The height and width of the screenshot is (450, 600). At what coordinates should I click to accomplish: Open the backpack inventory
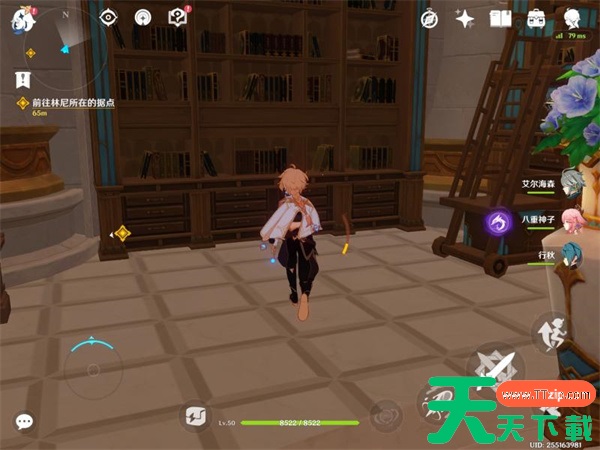[x=536, y=18]
